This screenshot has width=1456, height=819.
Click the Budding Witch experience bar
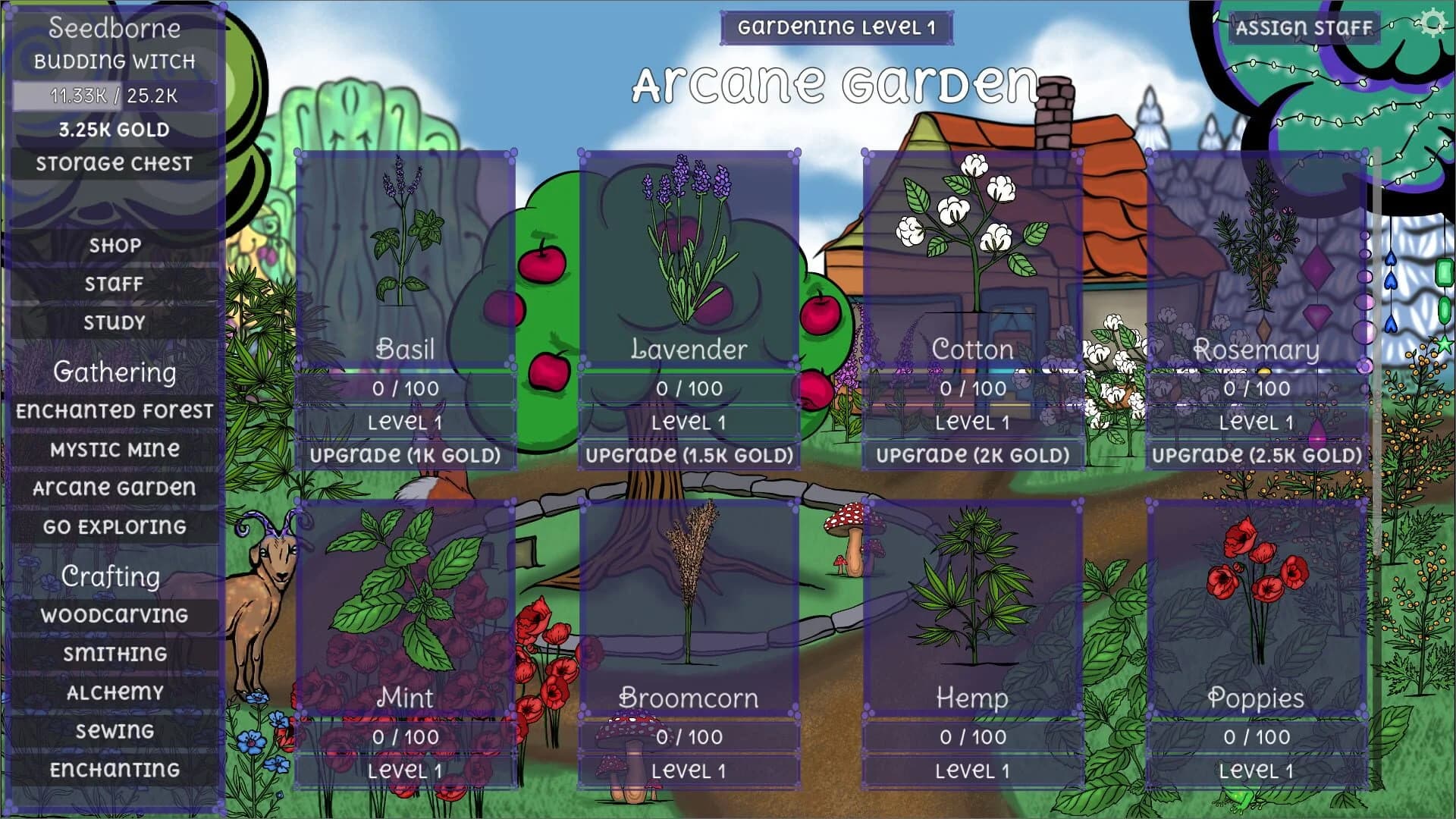tap(112, 96)
